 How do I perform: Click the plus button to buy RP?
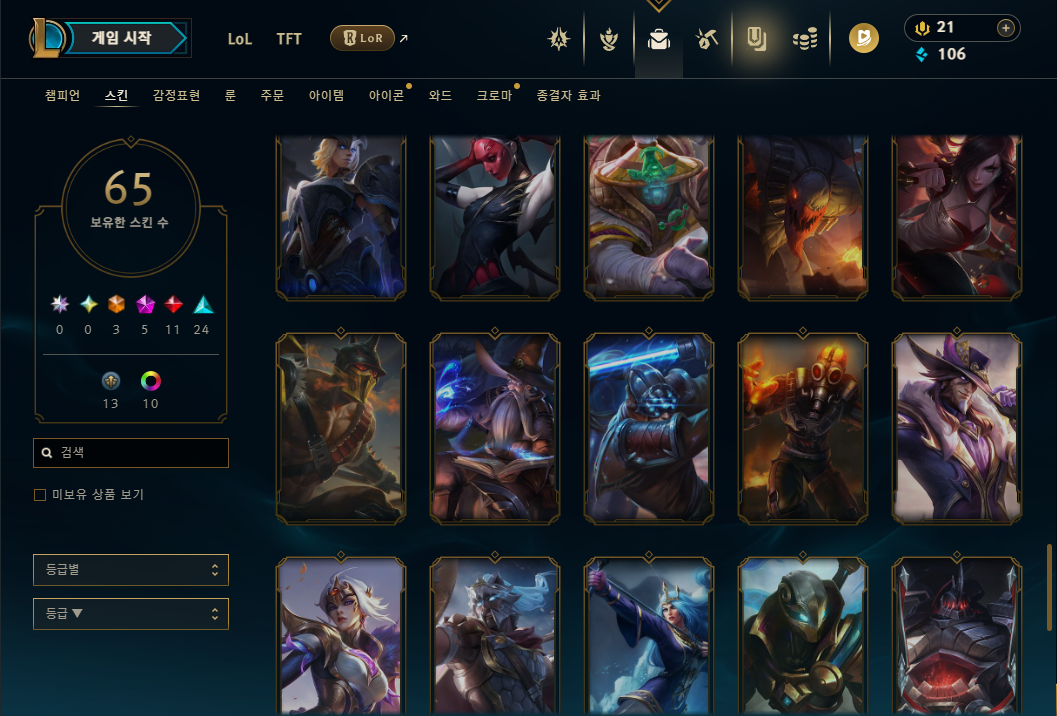pyautogui.click(x=1005, y=28)
